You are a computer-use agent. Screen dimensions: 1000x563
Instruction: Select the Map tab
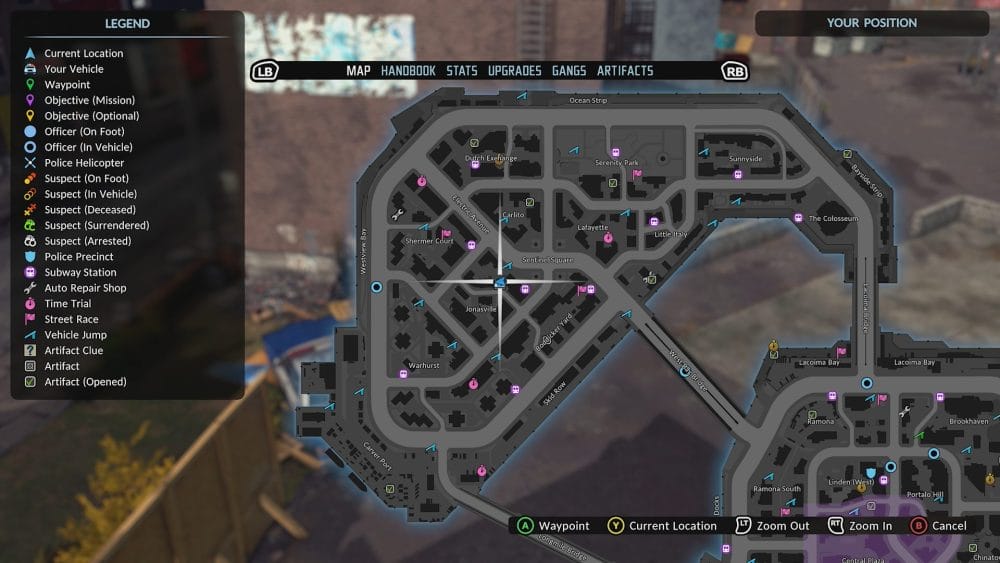[x=358, y=71]
